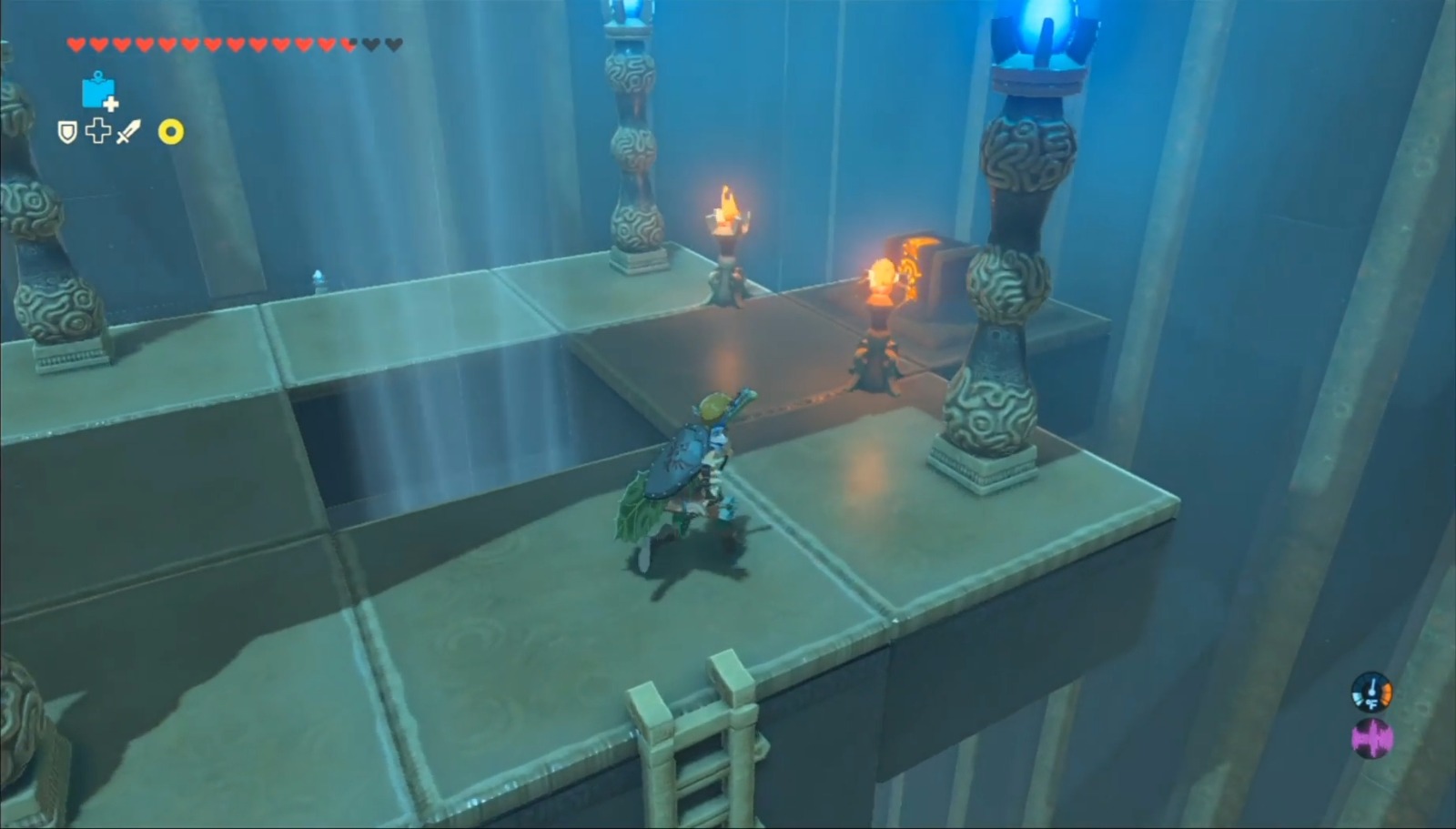Screen dimensions: 1456x829
Task: Toggle the half-filled heart in the health meter
Action: [x=348, y=44]
